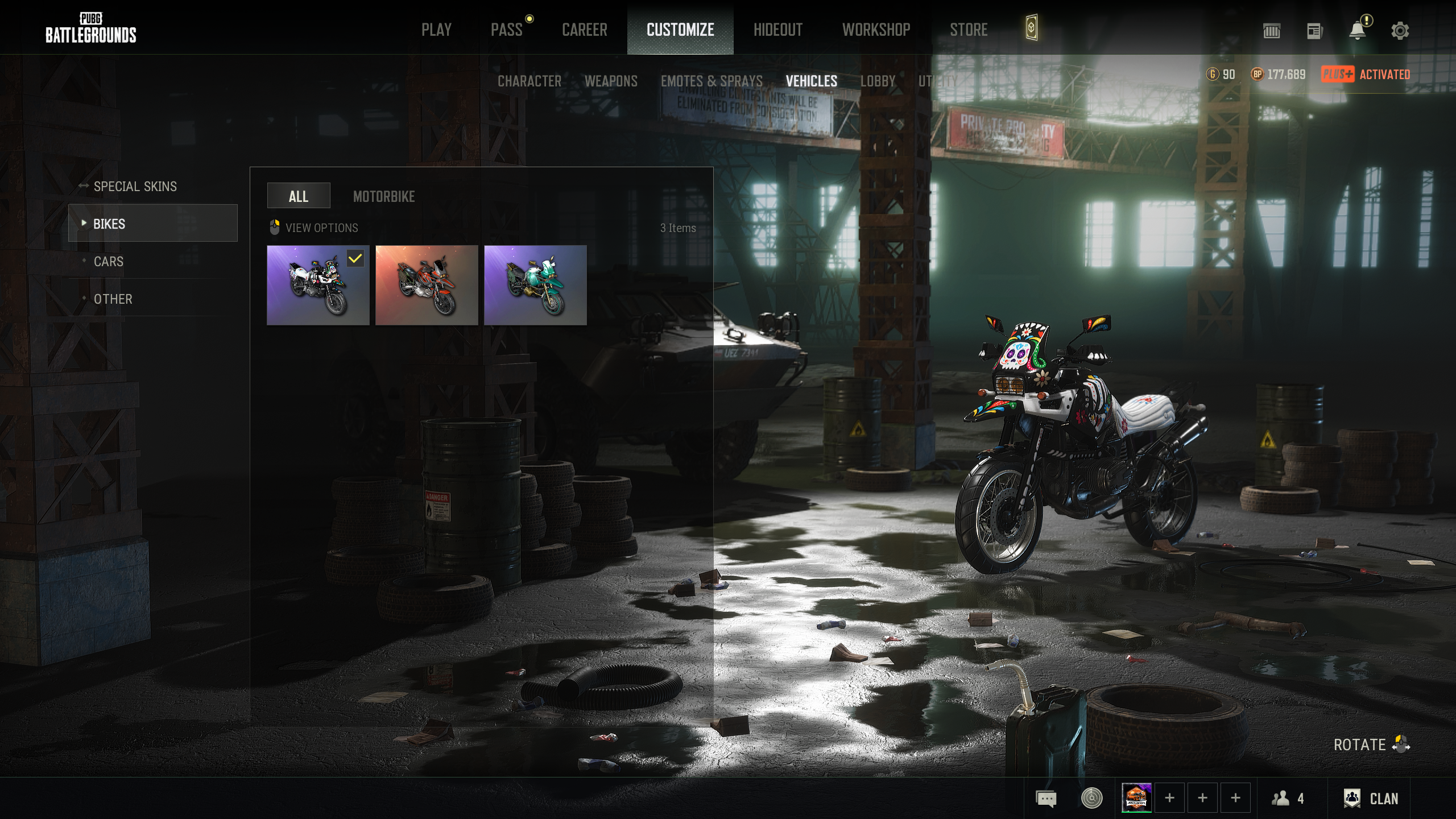Open the settings gear icon
Screen dimensions: 1456x819
coord(1400,31)
